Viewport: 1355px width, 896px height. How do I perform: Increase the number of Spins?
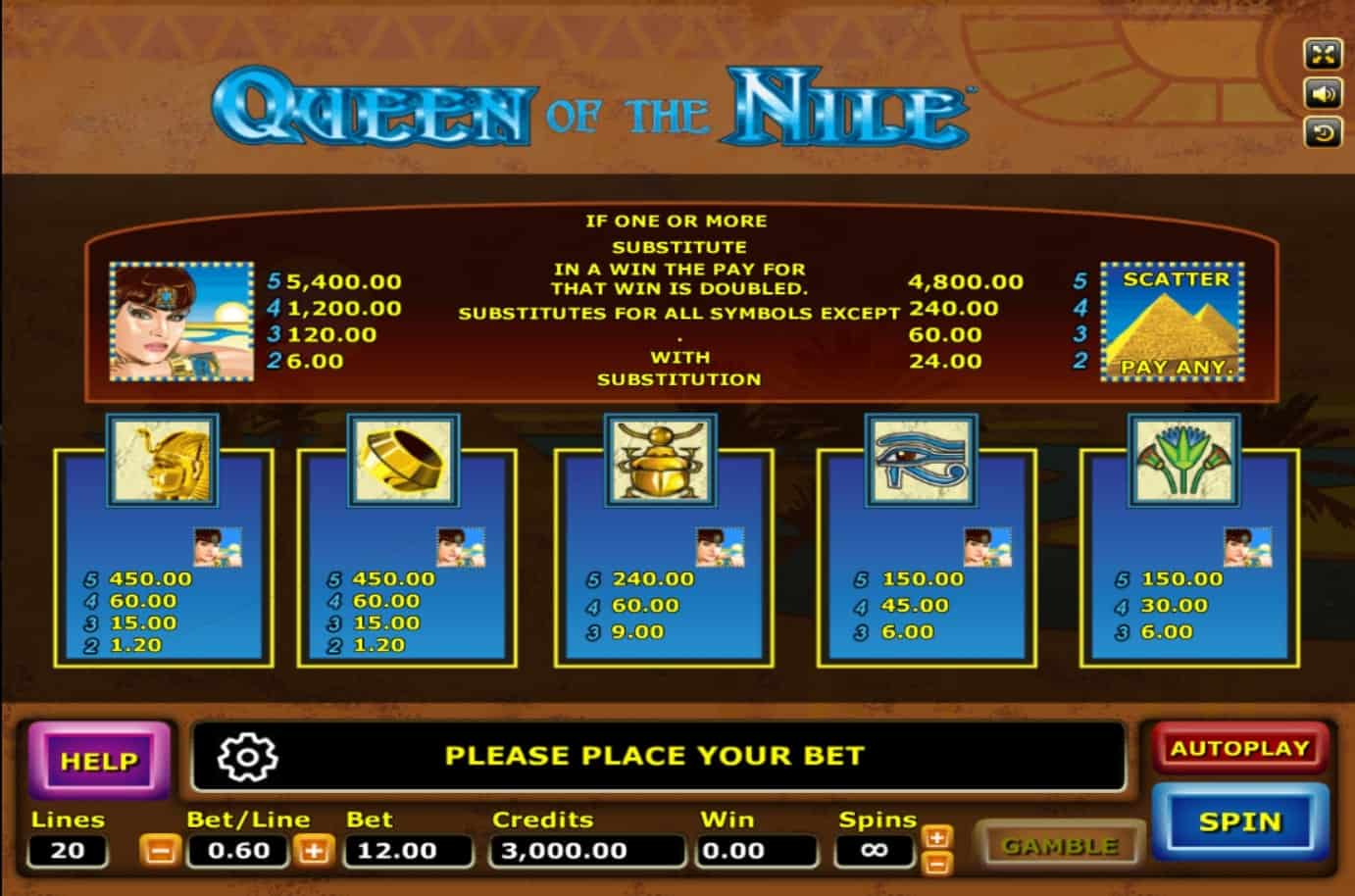(x=937, y=837)
